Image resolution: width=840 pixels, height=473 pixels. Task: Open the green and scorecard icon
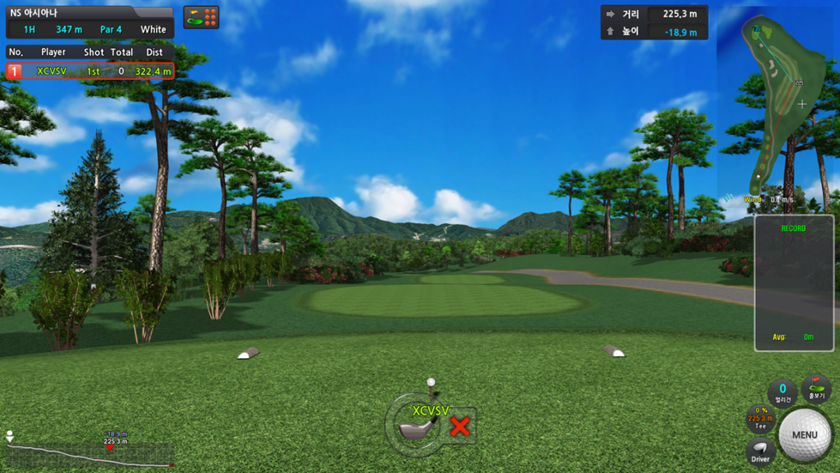point(201,17)
